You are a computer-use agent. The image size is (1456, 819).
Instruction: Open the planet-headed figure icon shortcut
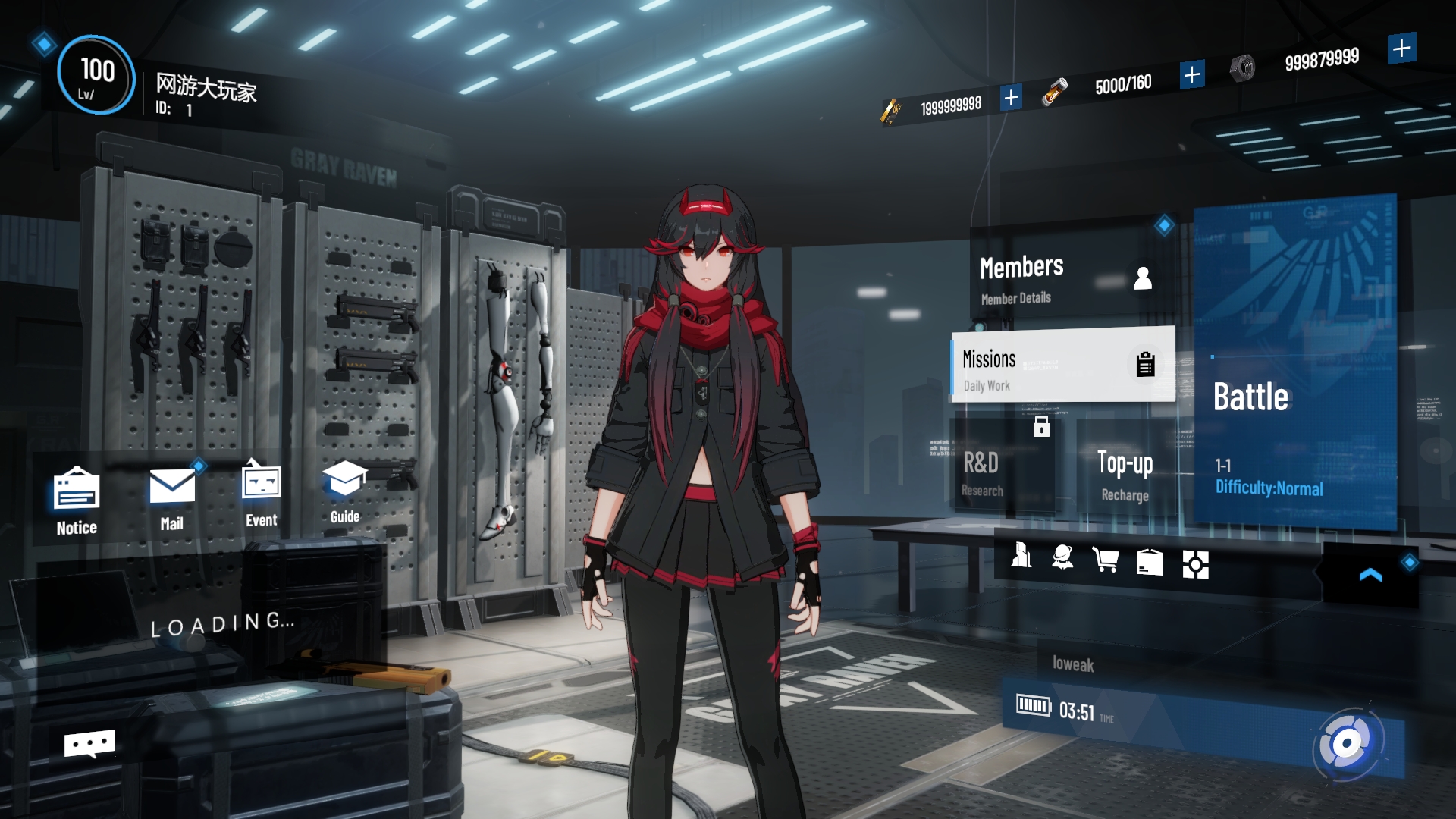tap(1062, 557)
